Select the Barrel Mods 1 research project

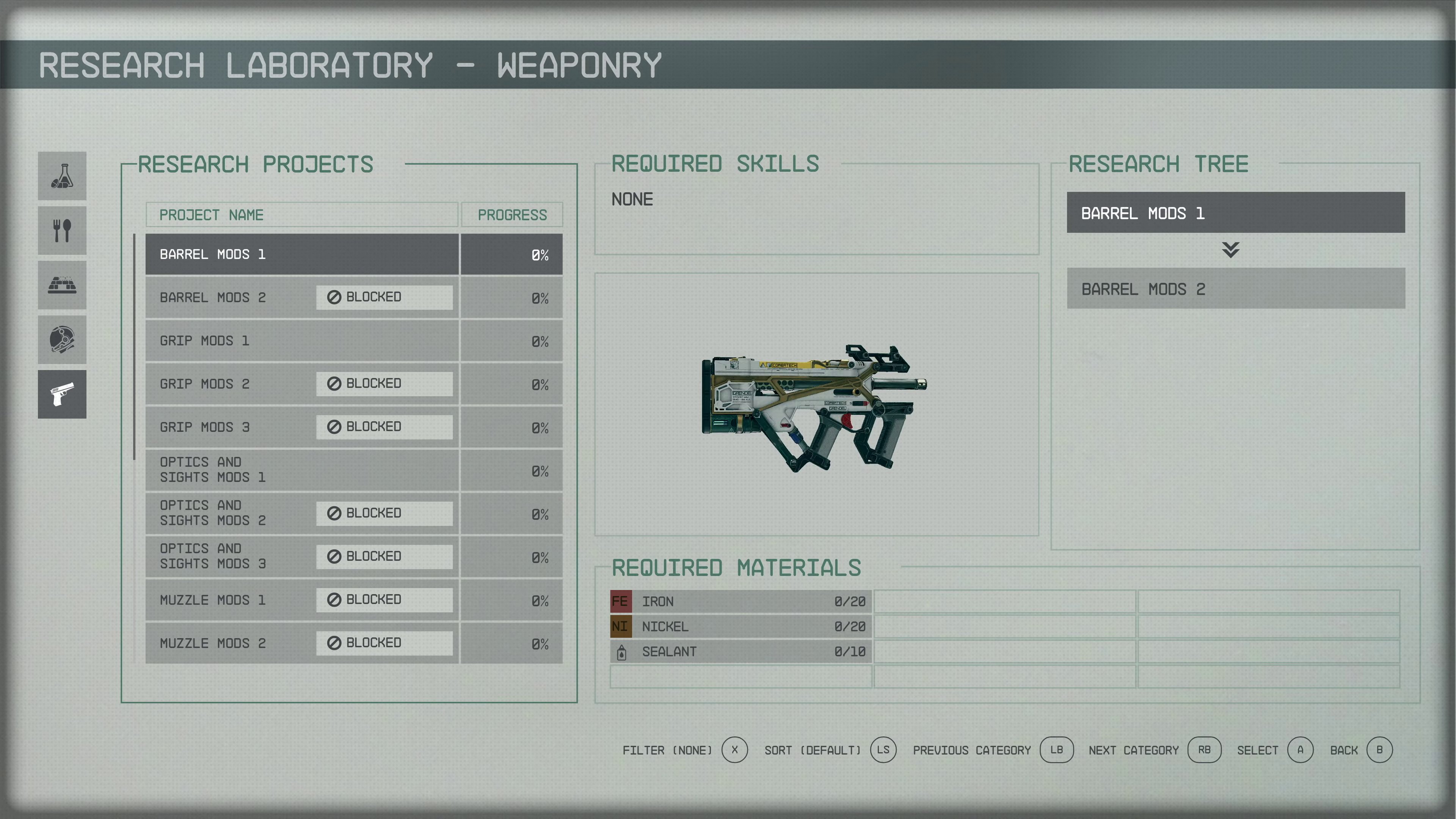click(x=301, y=254)
